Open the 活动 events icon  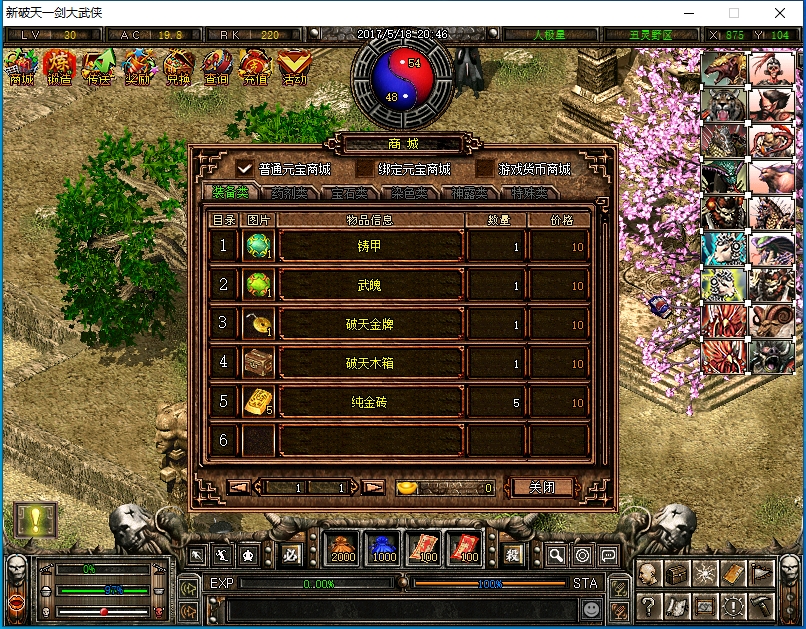pos(294,67)
